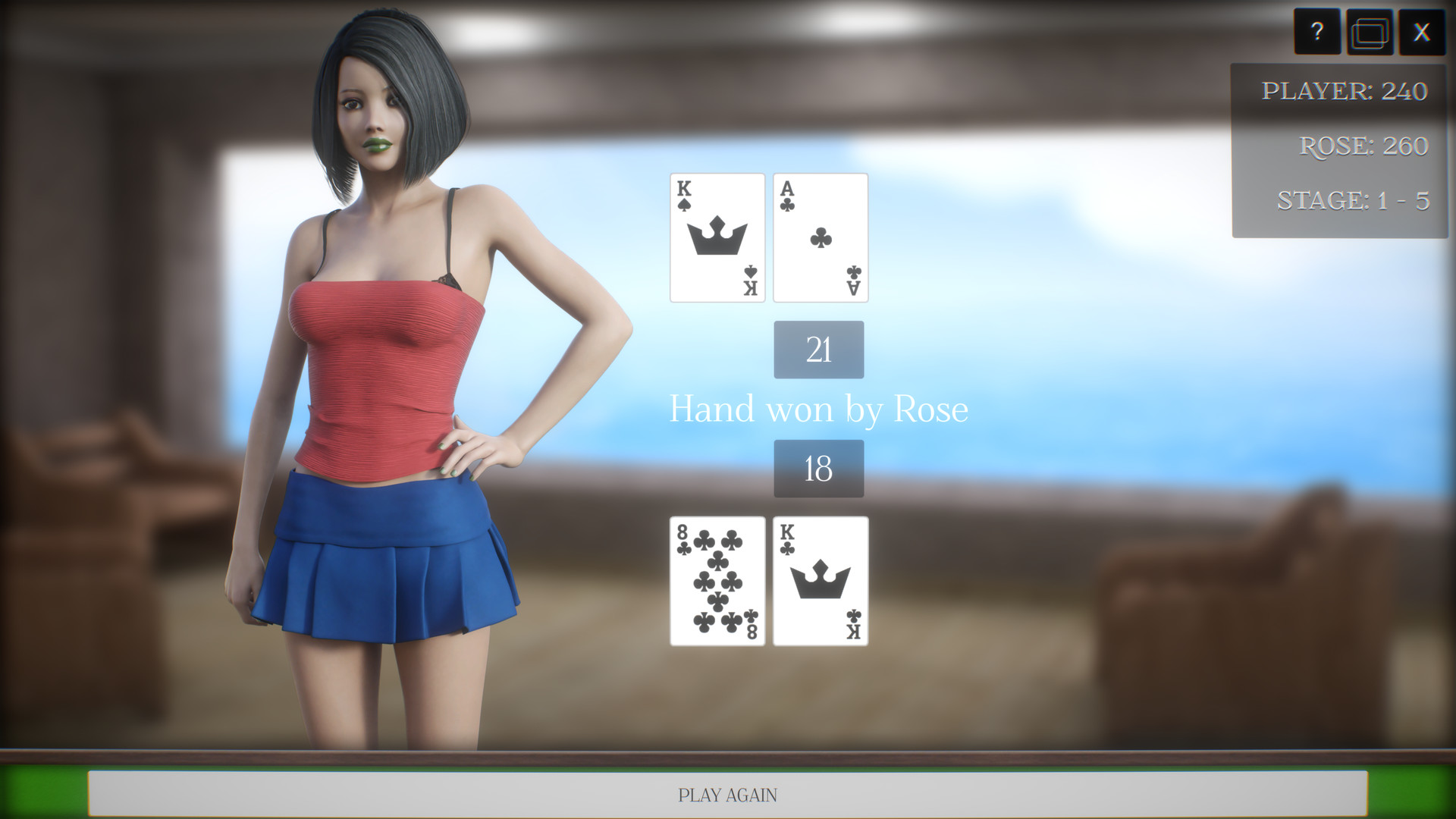Screen dimensions: 1456x819
Task: Click the crown graphic on the King of Spades
Action: (x=716, y=235)
